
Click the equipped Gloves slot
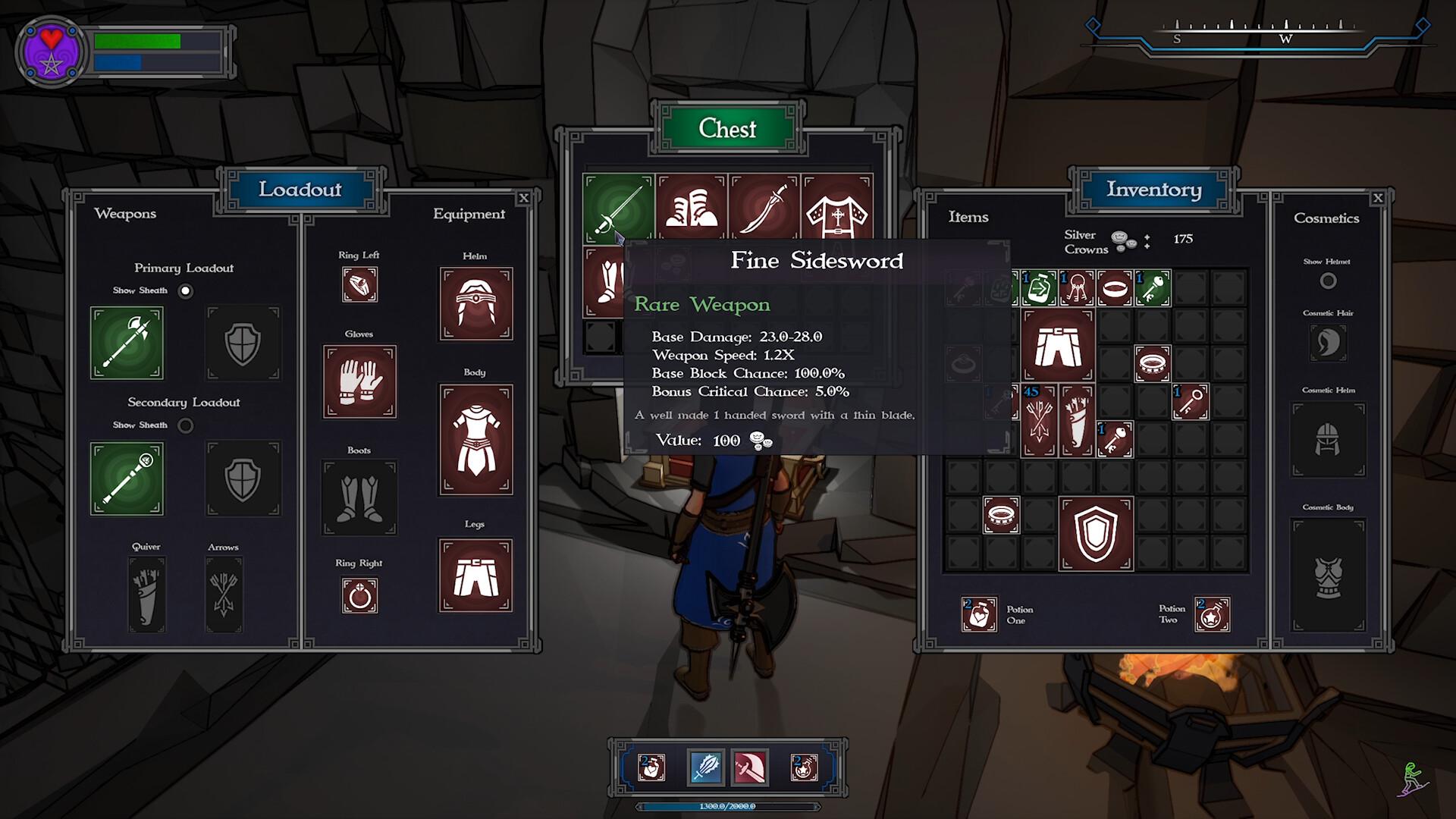[359, 381]
